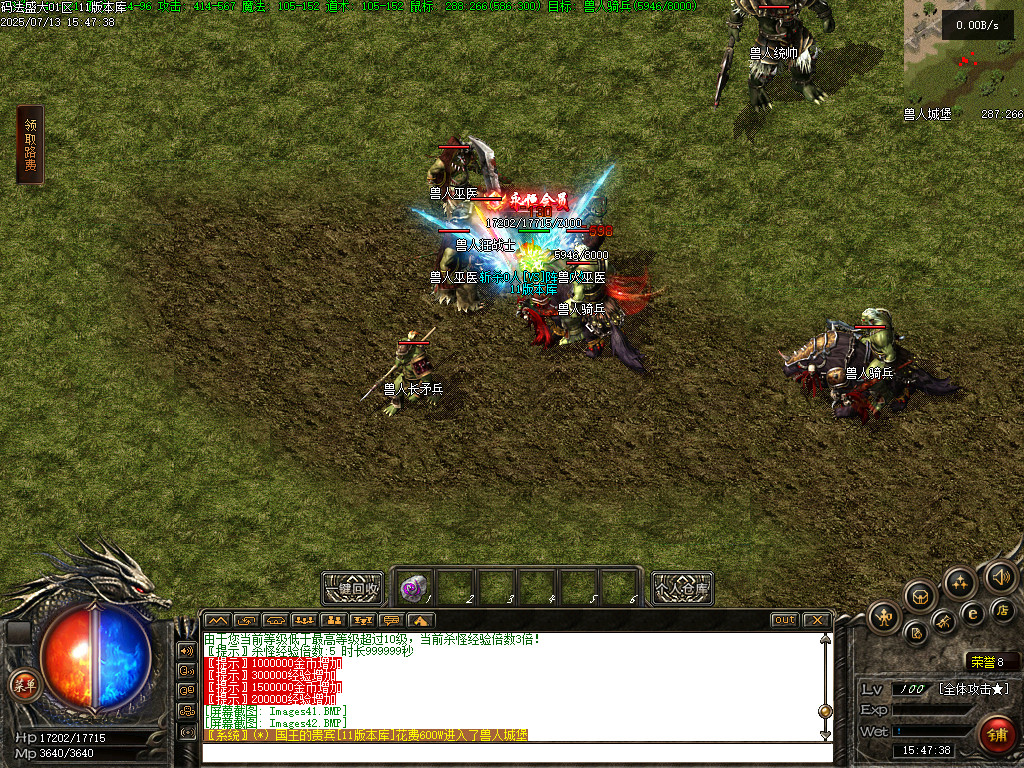The width and height of the screenshot is (1024, 768).
Task: Use the purple item in hotbar slot 1
Action: (416, 587)
